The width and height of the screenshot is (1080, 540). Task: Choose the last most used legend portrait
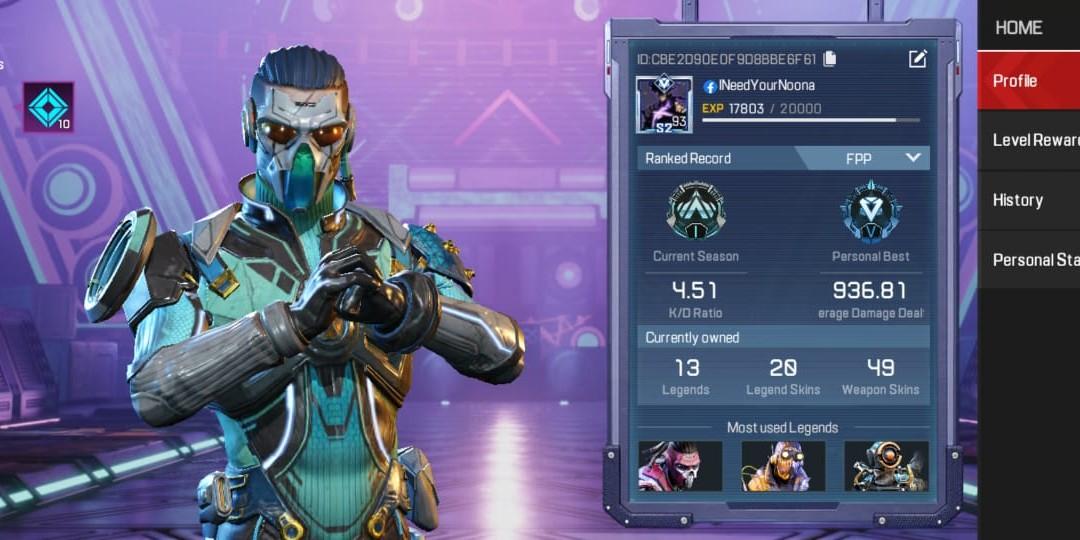pos(886,466)
